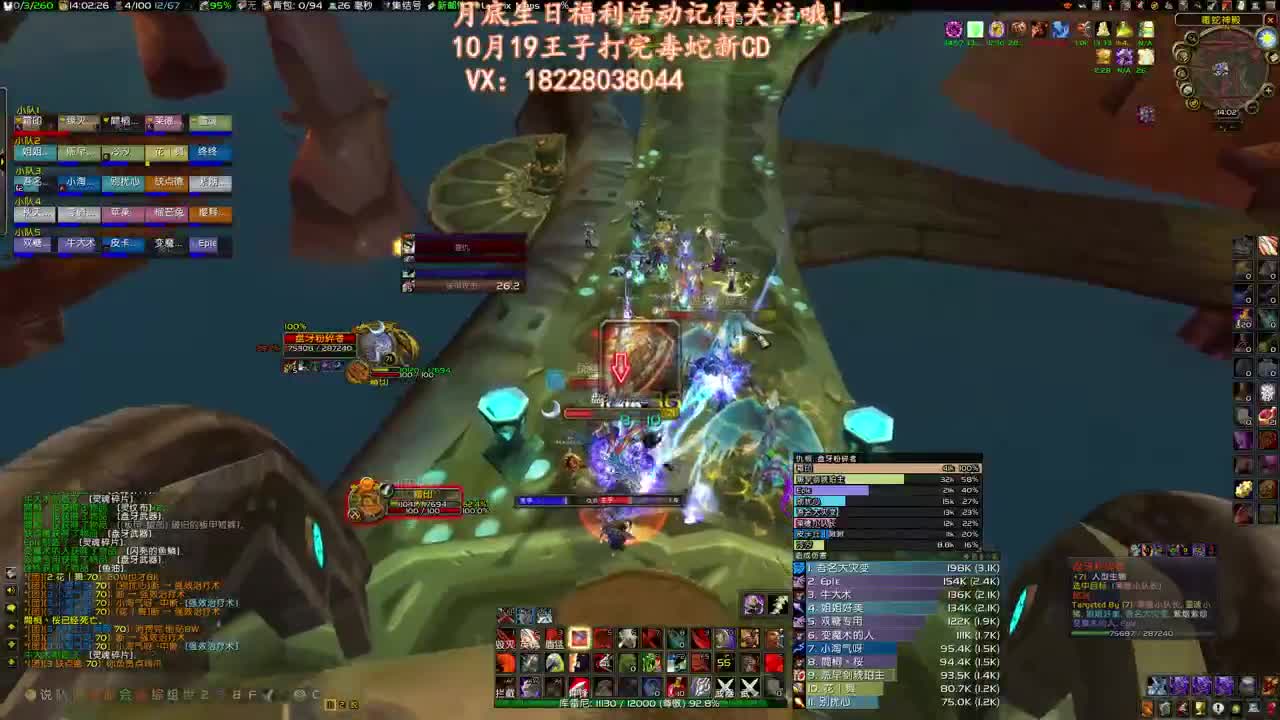Toggle the day/night sun indicator on the minimap
1280x720 pixels.
pos(1265,38)
